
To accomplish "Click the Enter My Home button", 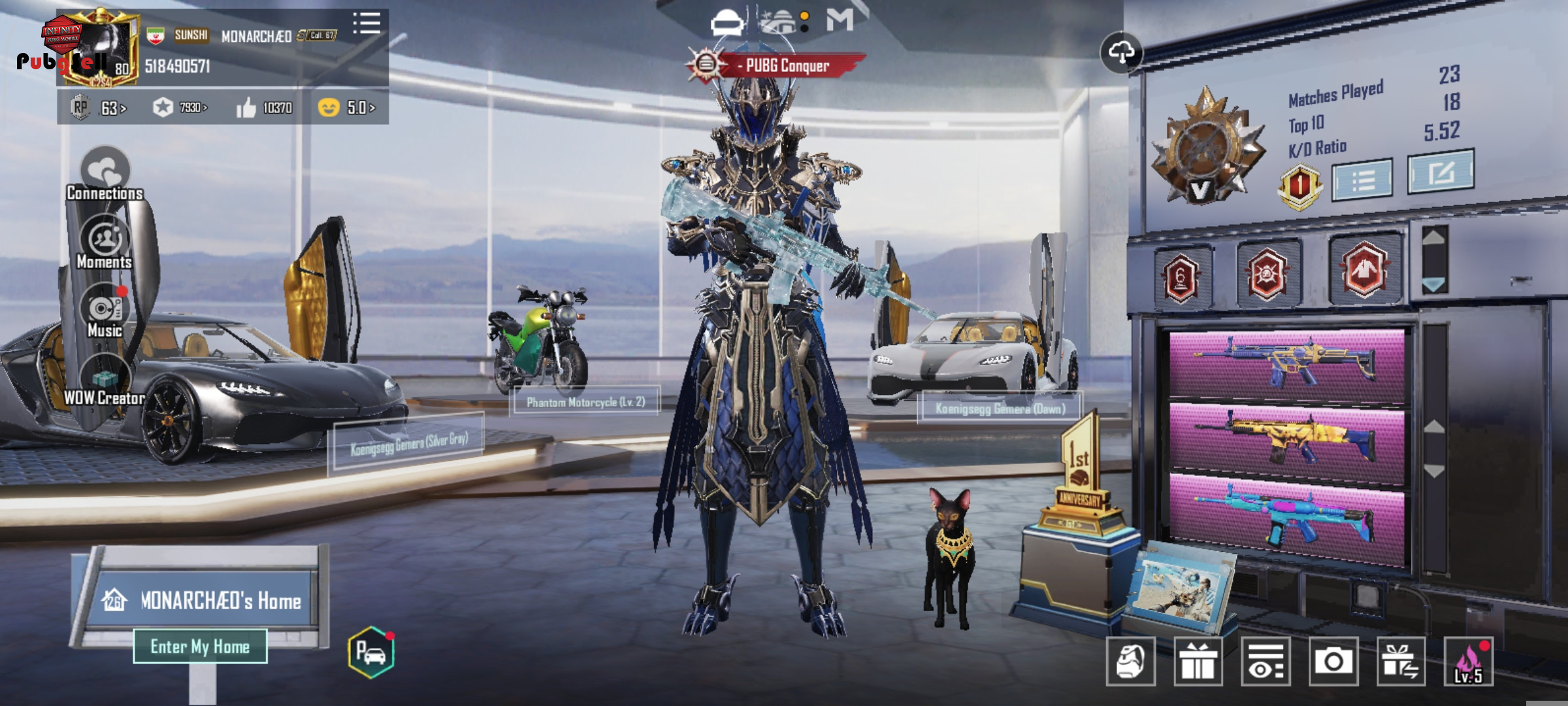I will point(200,647).
